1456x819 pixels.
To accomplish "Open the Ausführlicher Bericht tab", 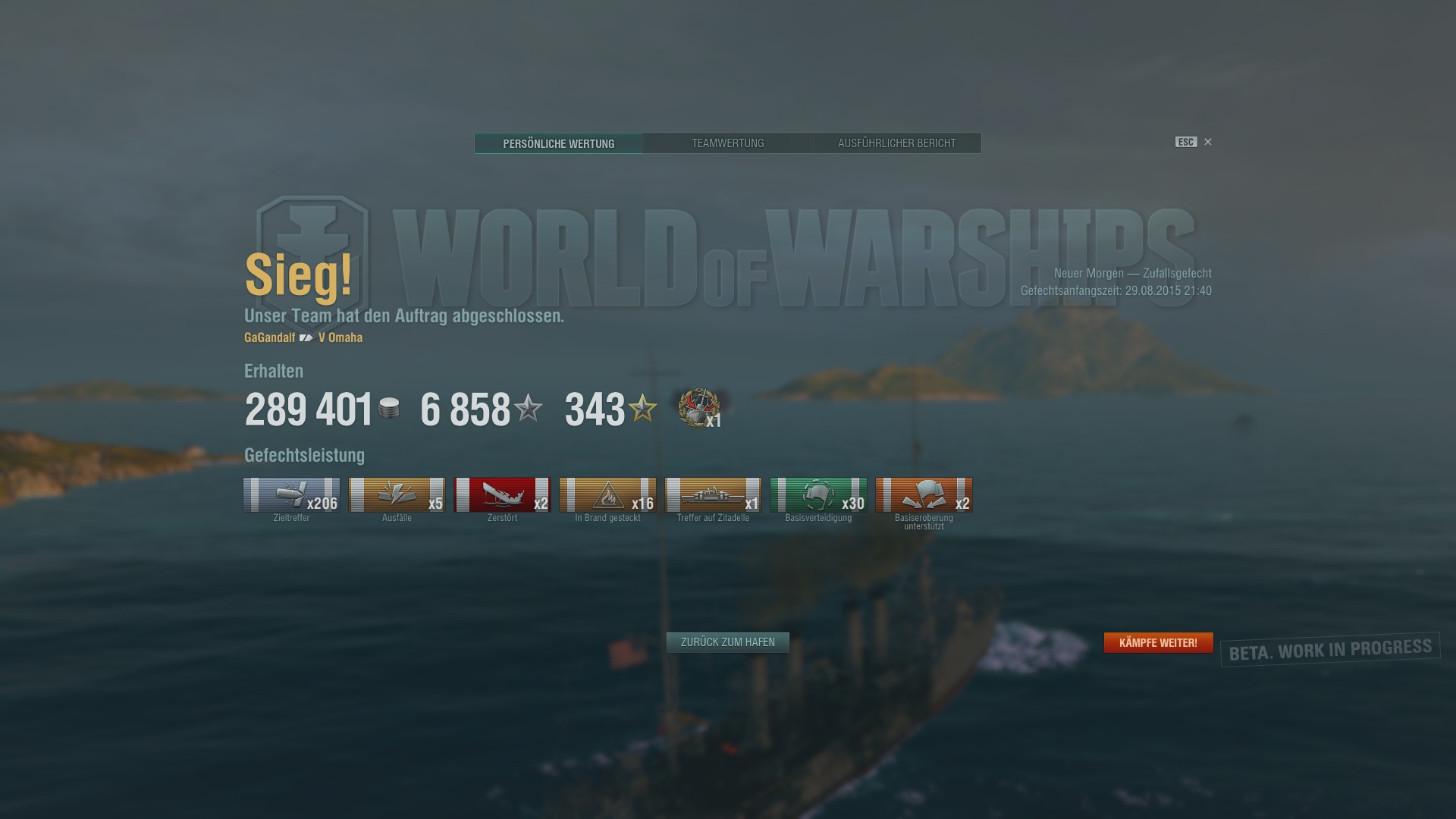I will (897, 143).
